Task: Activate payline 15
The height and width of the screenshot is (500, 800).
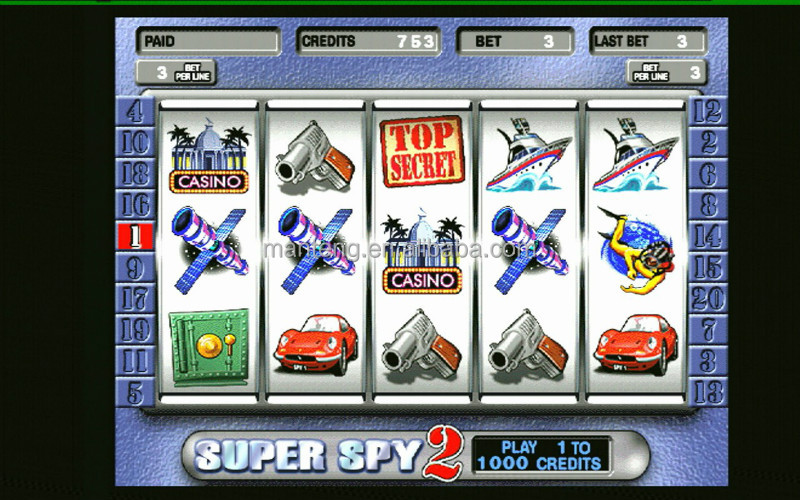Action: [x=707, y=267]
